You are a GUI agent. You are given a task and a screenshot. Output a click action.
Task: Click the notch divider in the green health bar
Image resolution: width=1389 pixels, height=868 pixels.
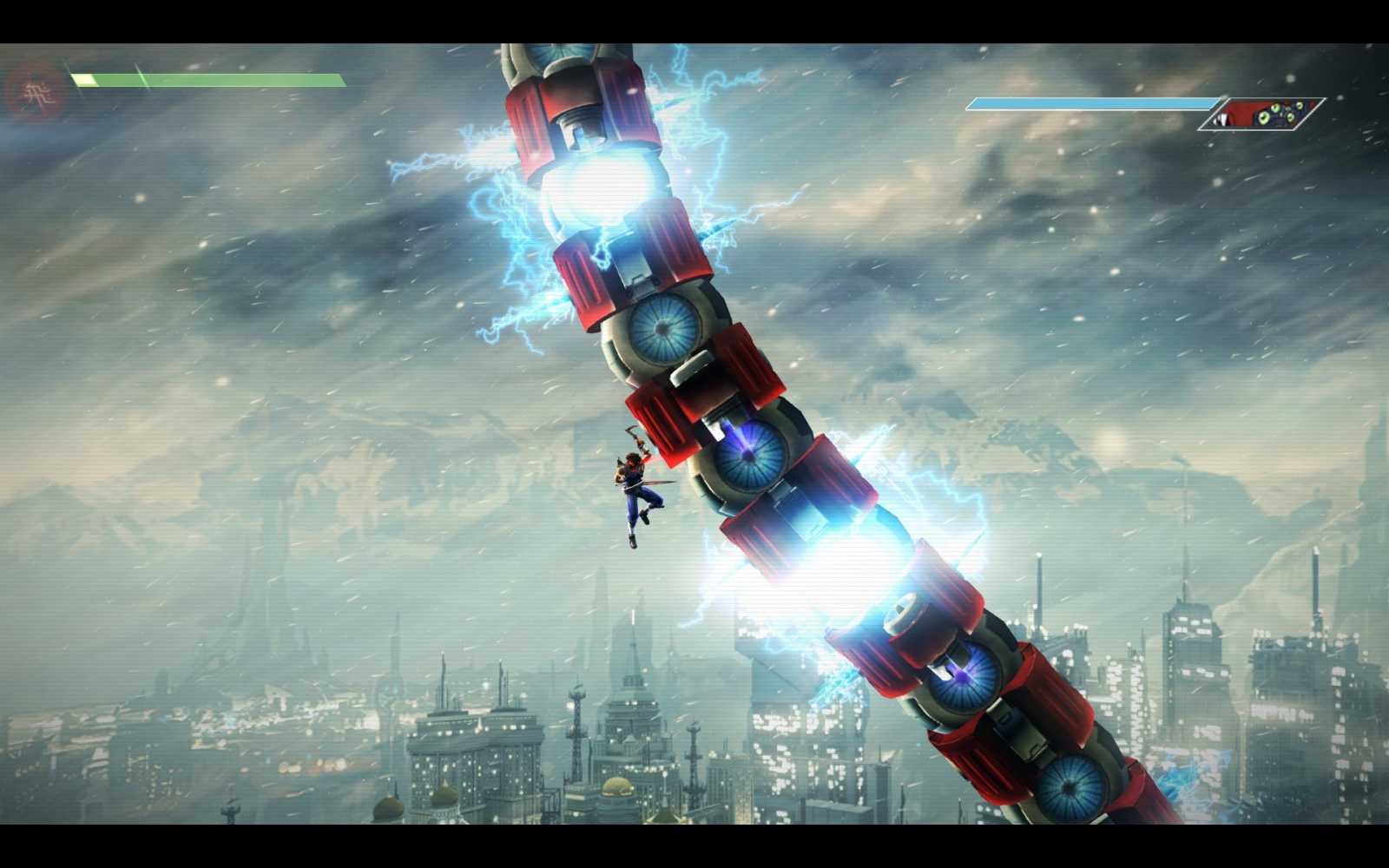click(x=142, y=80)
